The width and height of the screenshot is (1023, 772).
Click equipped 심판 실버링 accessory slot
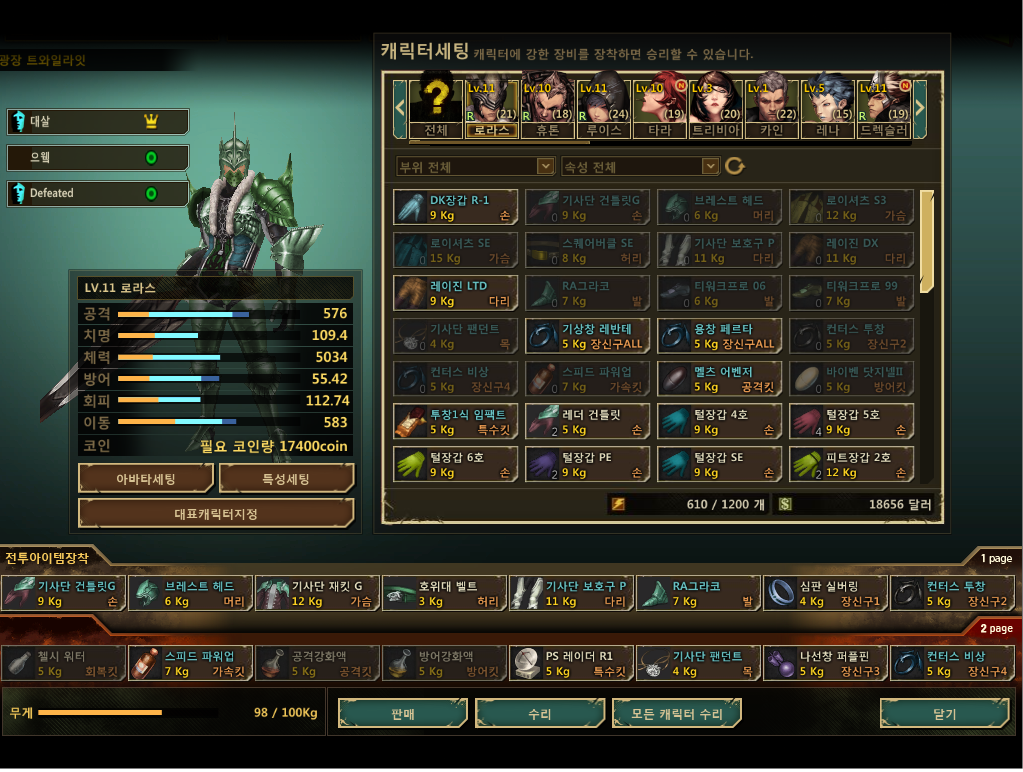[x=825, y=593]
